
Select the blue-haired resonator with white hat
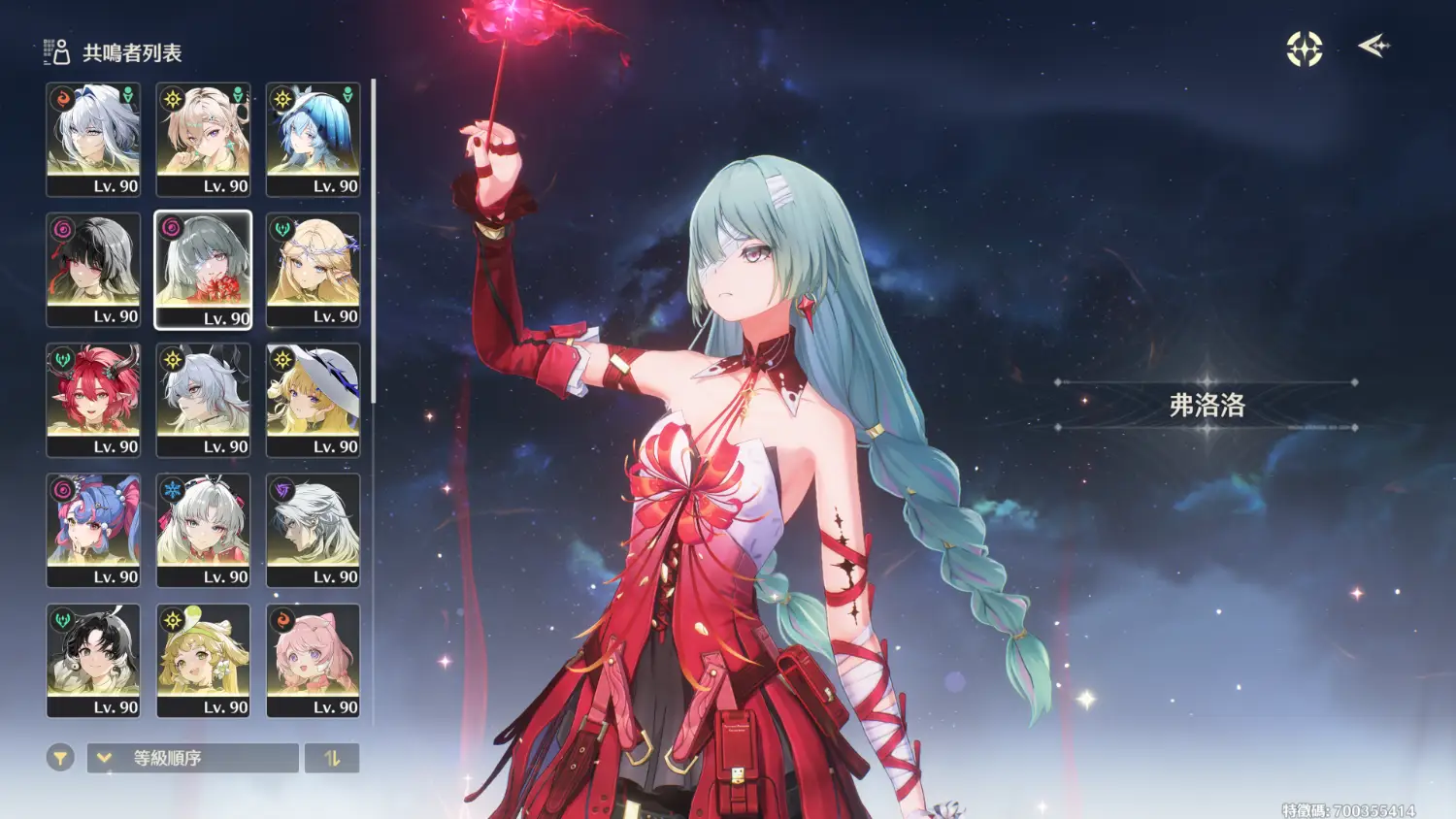[313, 140]
